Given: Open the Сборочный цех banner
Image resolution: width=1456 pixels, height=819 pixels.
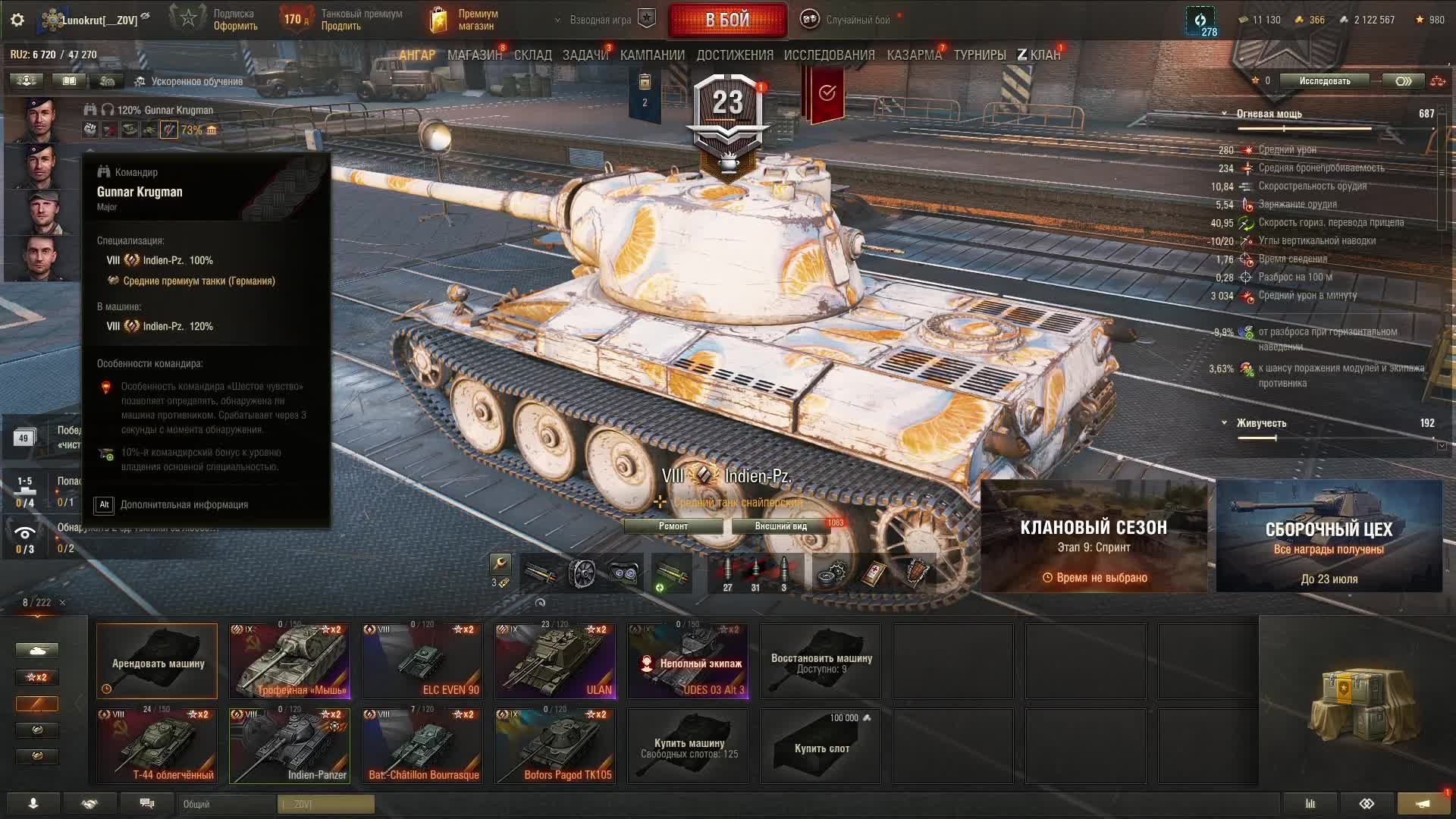Looking at the screenshot, I should (x=1329, y=536).
